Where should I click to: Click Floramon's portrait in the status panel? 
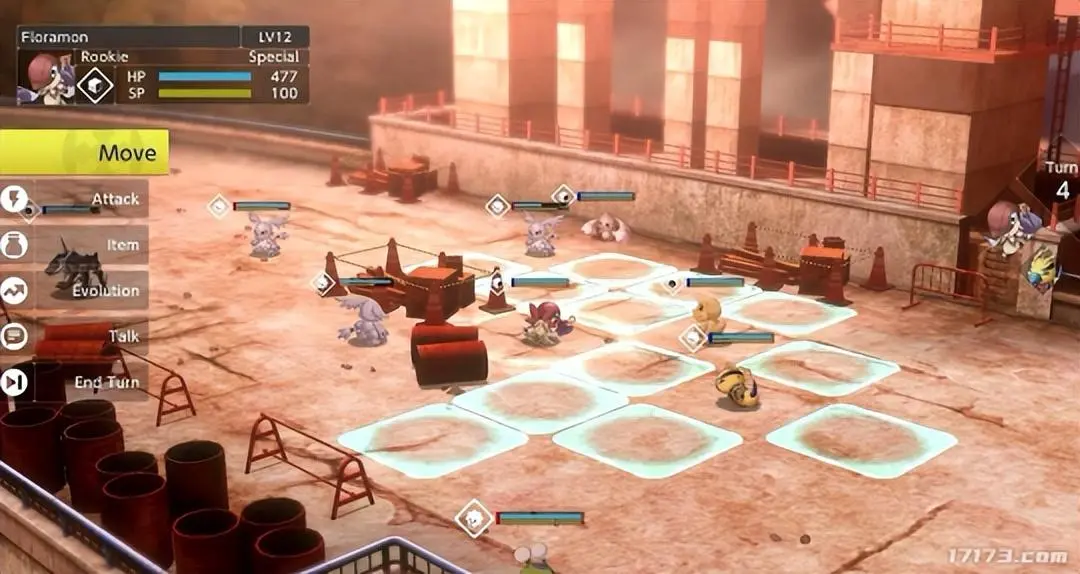point(46,76)
